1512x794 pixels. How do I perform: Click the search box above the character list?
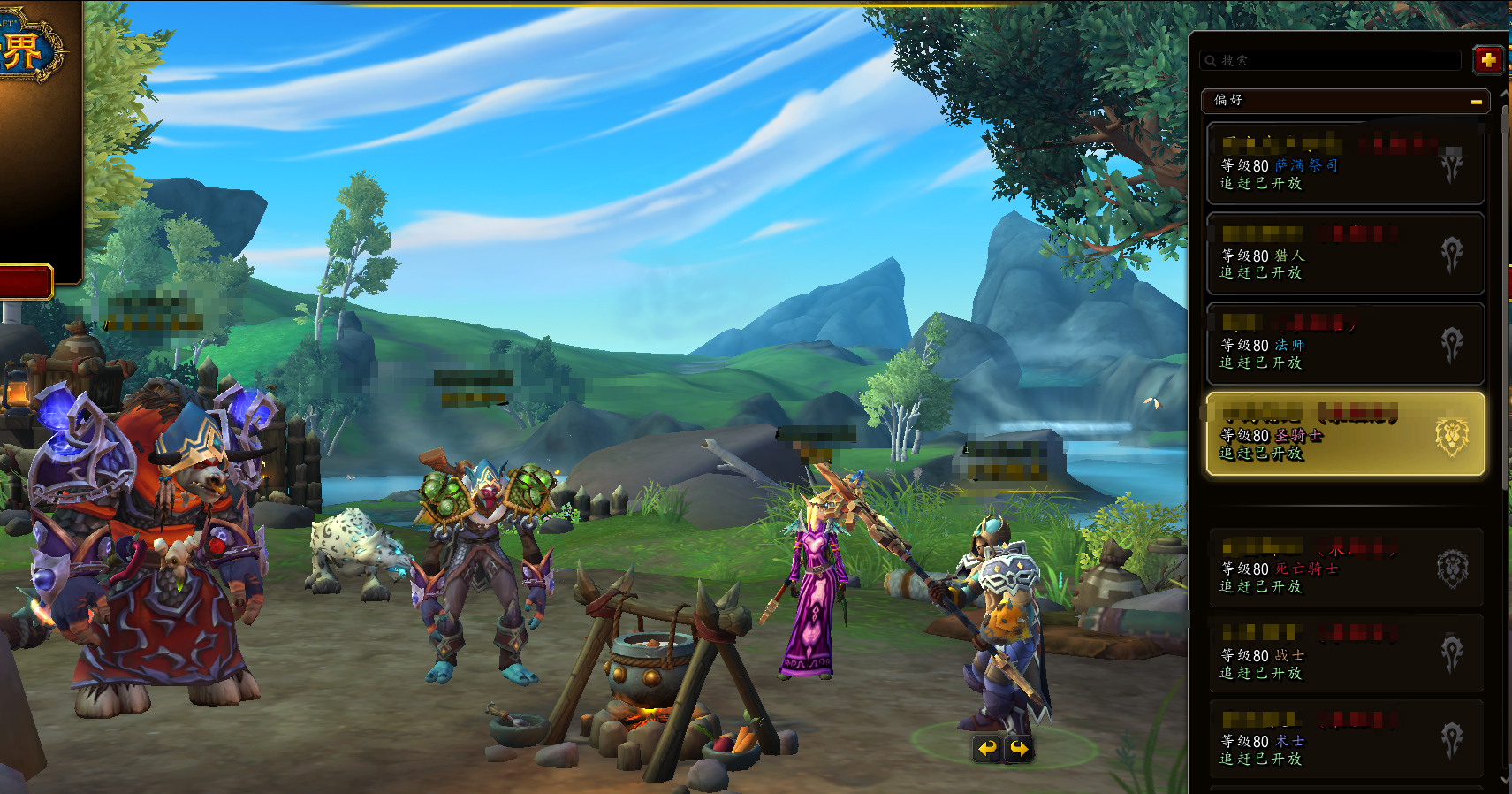pyautogui.click(x=1334, y=60)
